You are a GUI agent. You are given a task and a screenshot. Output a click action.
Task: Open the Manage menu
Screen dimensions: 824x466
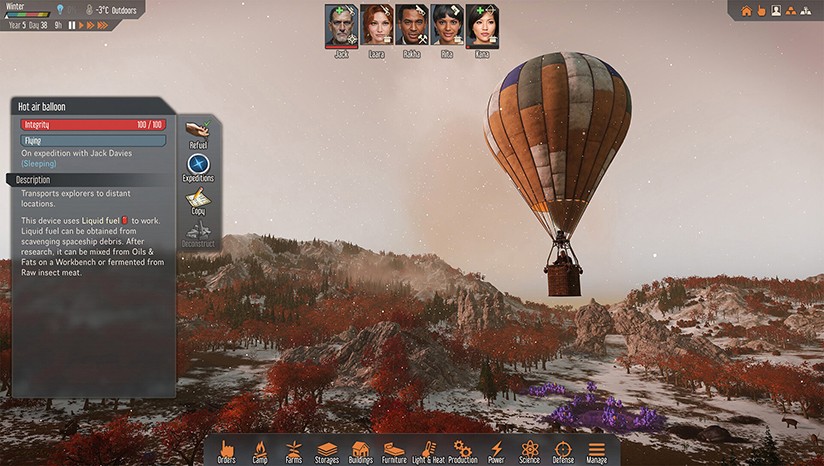pos(597,450)
